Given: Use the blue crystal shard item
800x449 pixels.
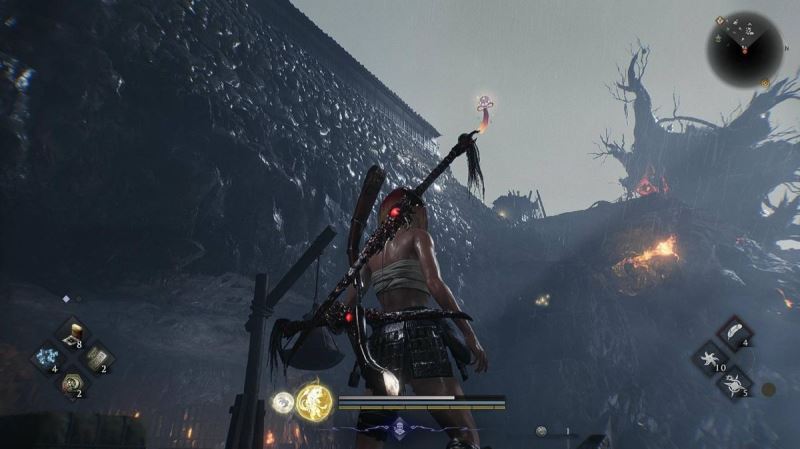Looking at the screenshot, I should (46, 358).
